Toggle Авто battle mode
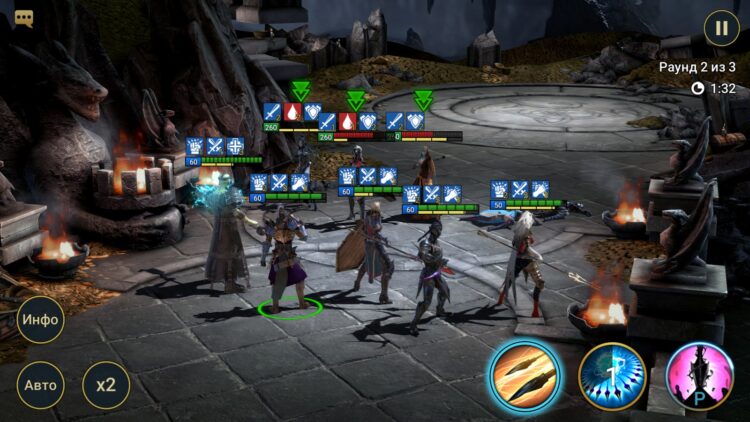 41,385
